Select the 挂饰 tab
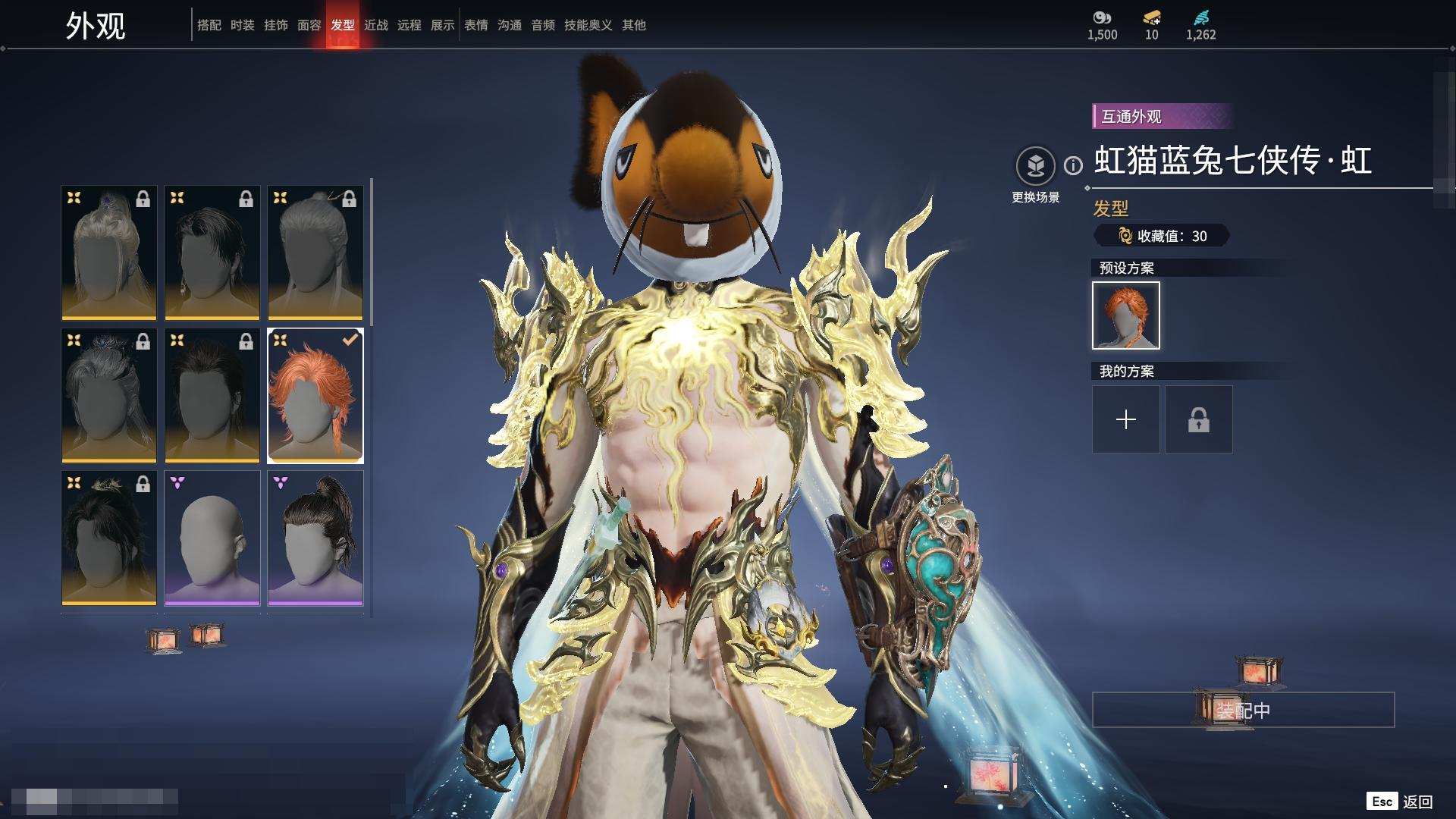1456x819 pixels. [x=275, y=25]
